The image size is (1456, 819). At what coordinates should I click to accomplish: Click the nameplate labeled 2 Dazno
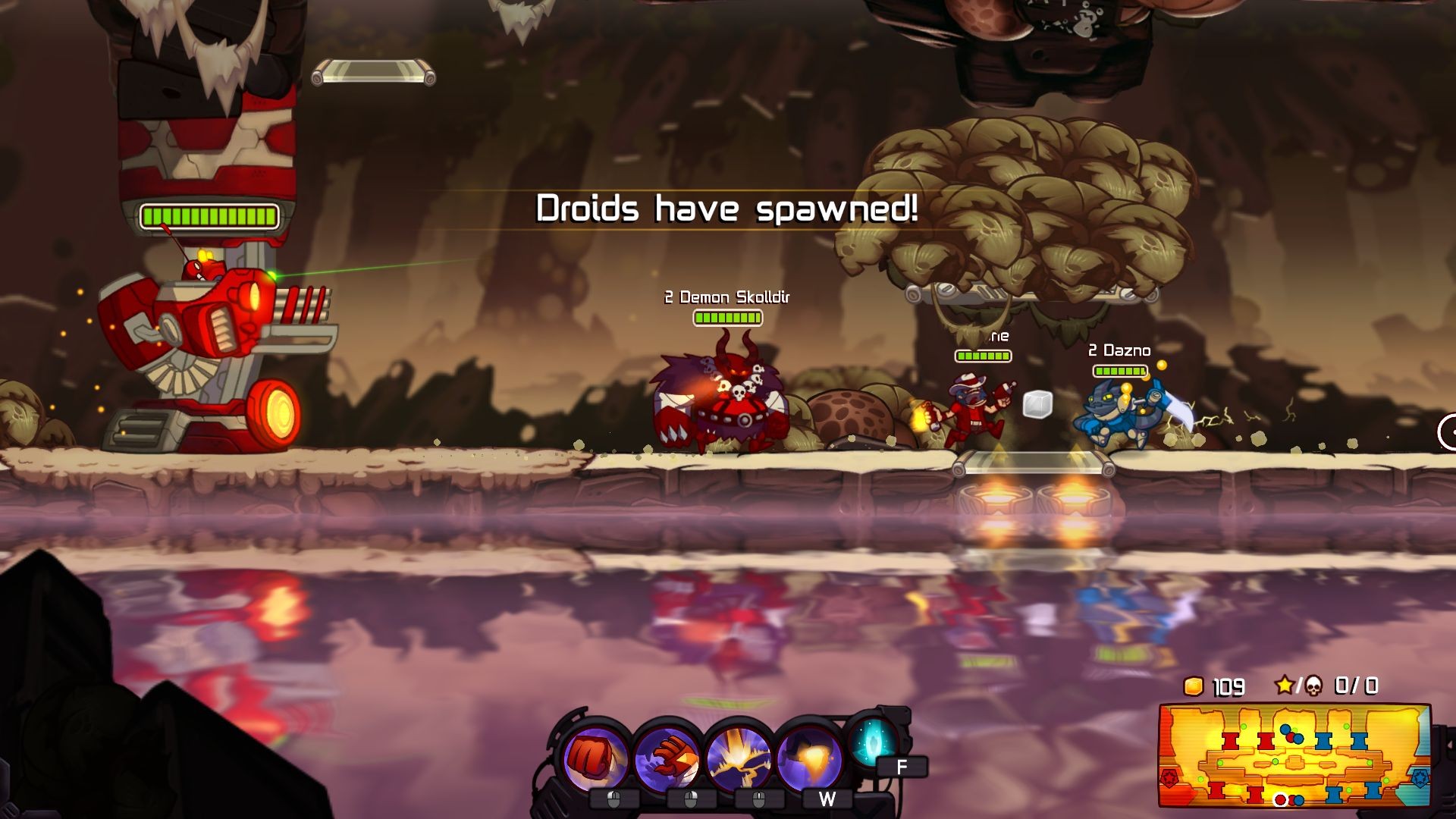point(1119,350)
